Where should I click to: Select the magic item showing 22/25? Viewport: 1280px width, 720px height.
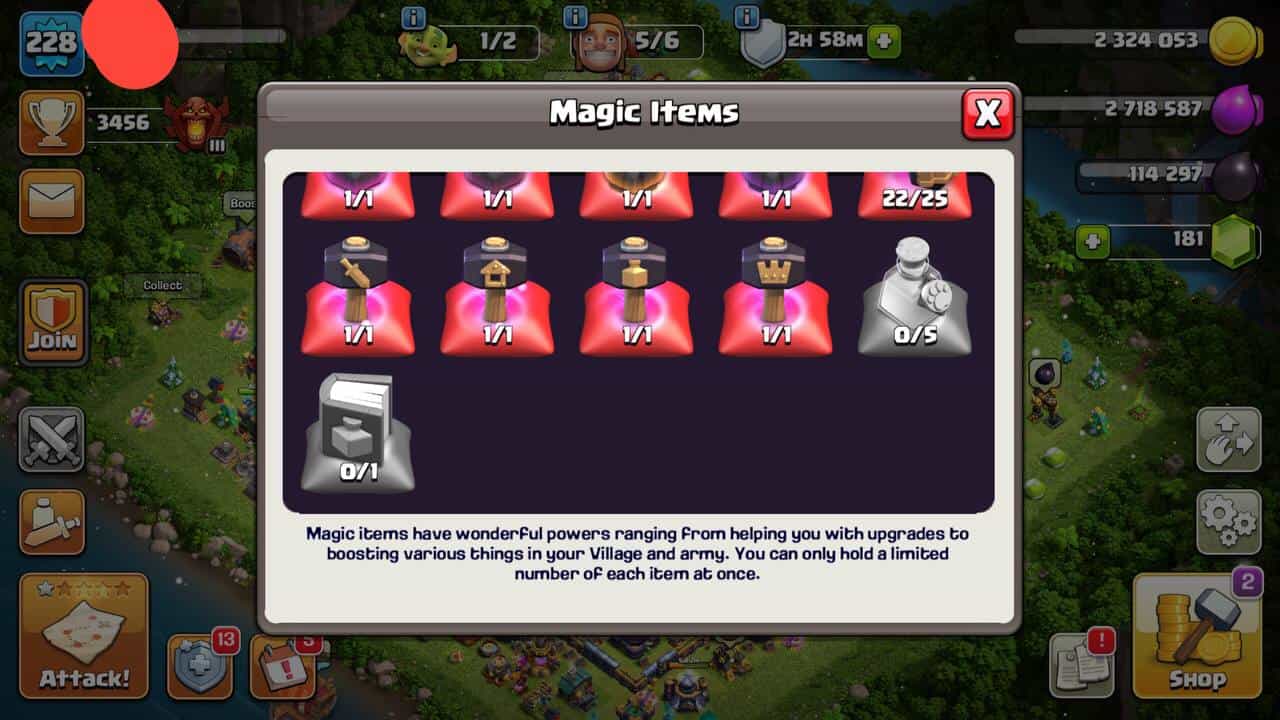coord(915,195)
